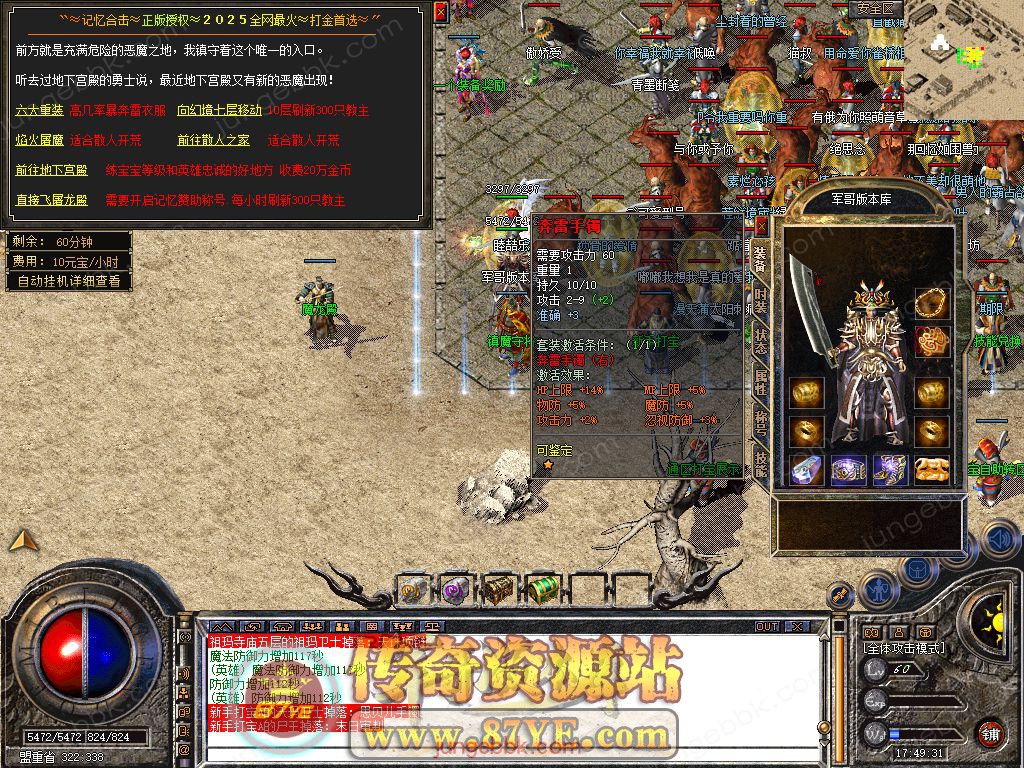Show the 称号 titles tab

click(x=761, y=422)
